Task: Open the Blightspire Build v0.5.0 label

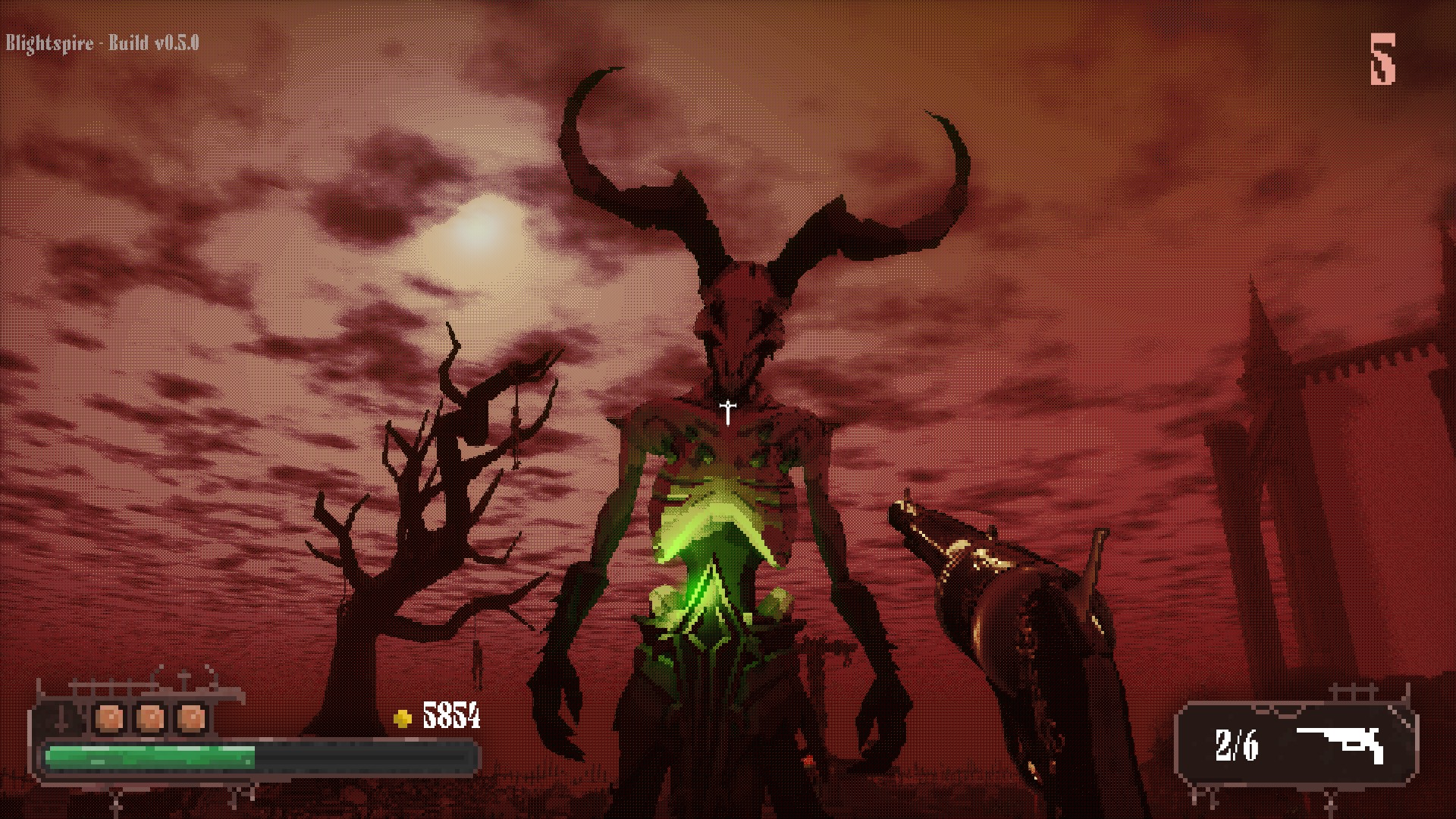Action: click(x=102, y=43)
